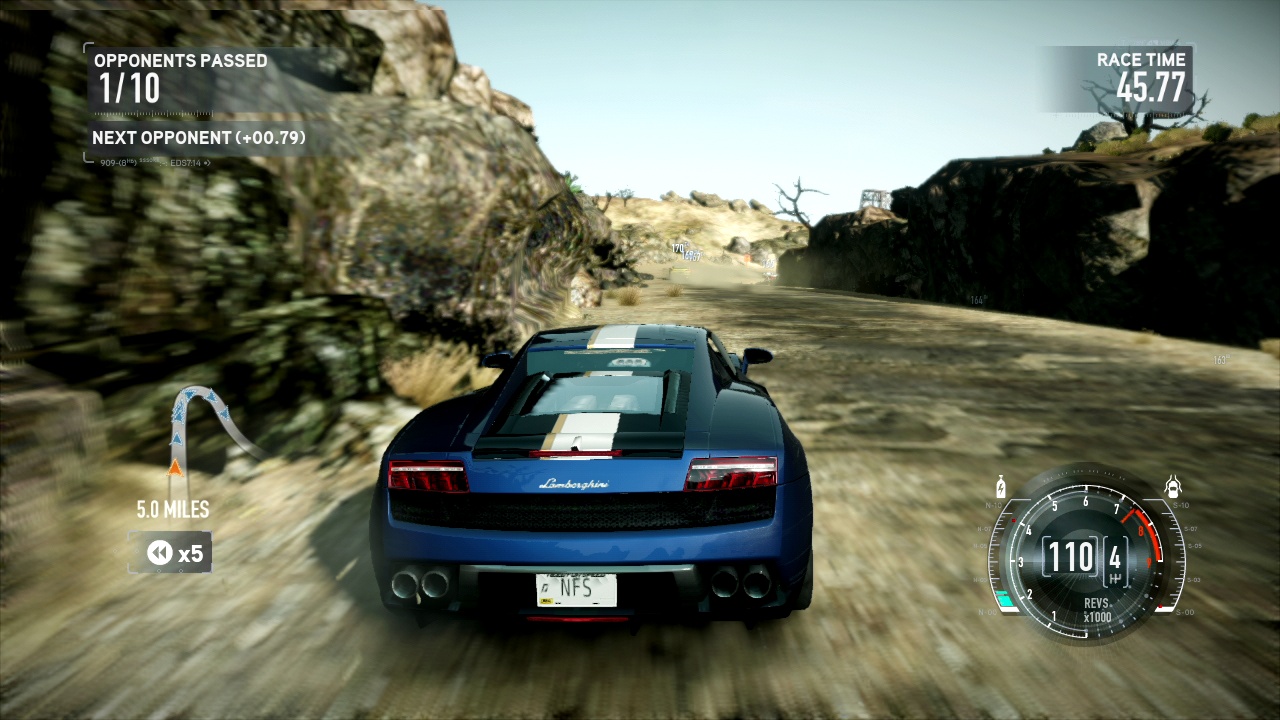Image resolution: width=1280 pixels, height=720 pixels.
Task: Click the car icon above the tachometer
Action: tap(1174, 488)
